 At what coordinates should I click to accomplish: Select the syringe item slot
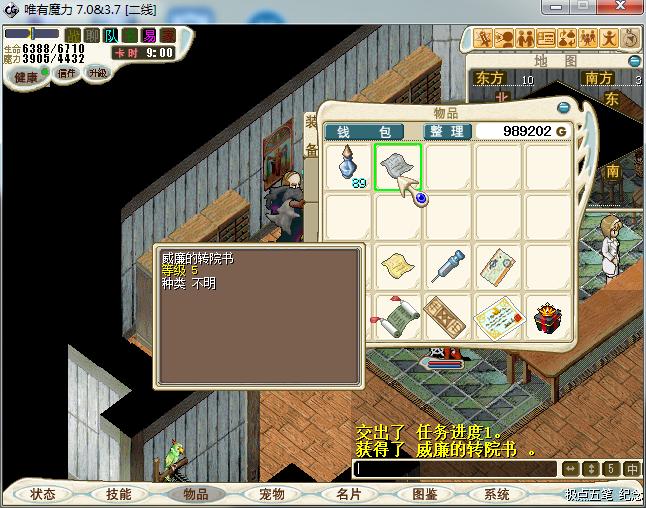(x=447, y=266)
